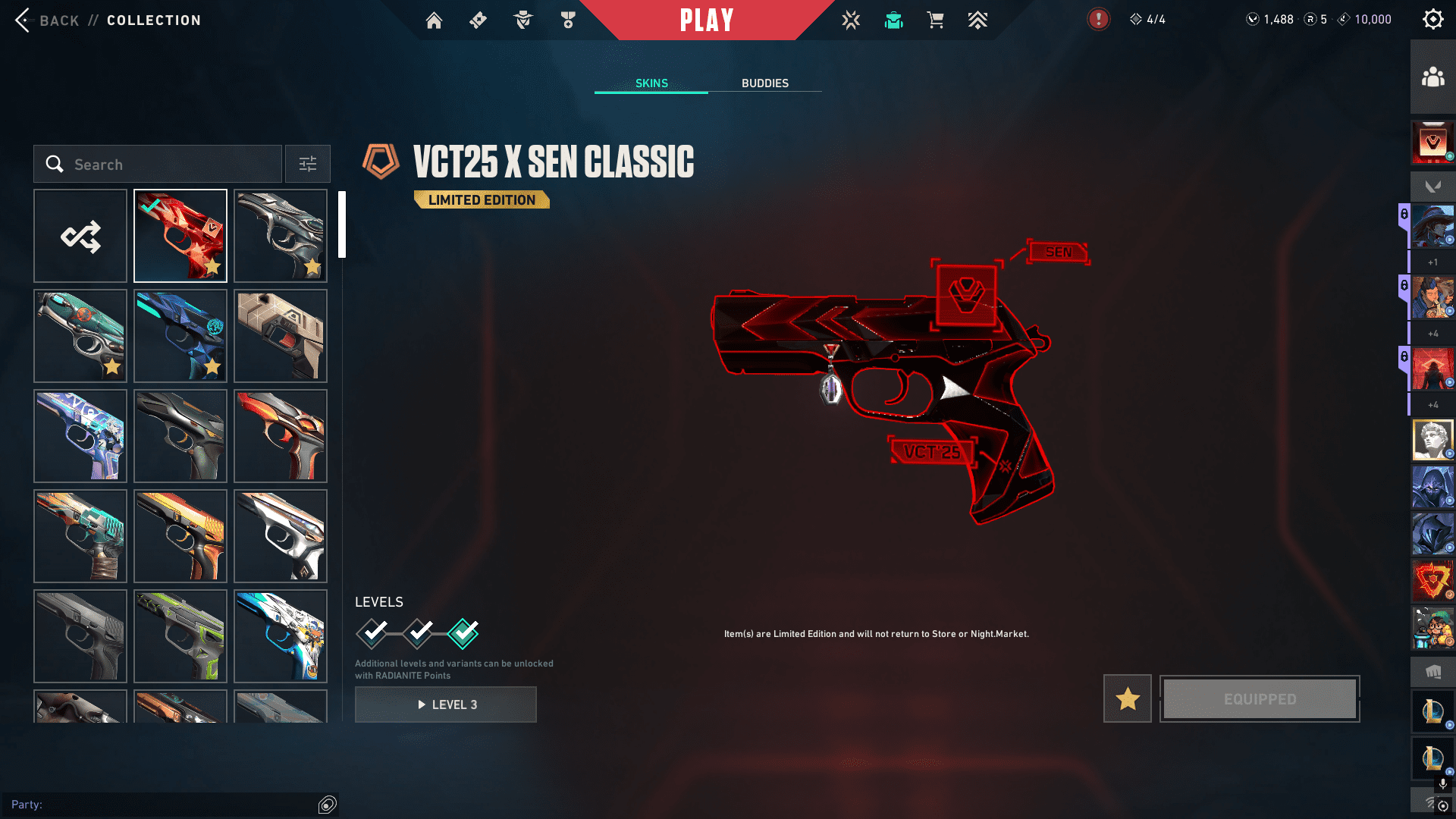Viewport: 1456px width, 819px height.
Task: Select the third level checkmark diamond
Action: click(x=463, y=633)
